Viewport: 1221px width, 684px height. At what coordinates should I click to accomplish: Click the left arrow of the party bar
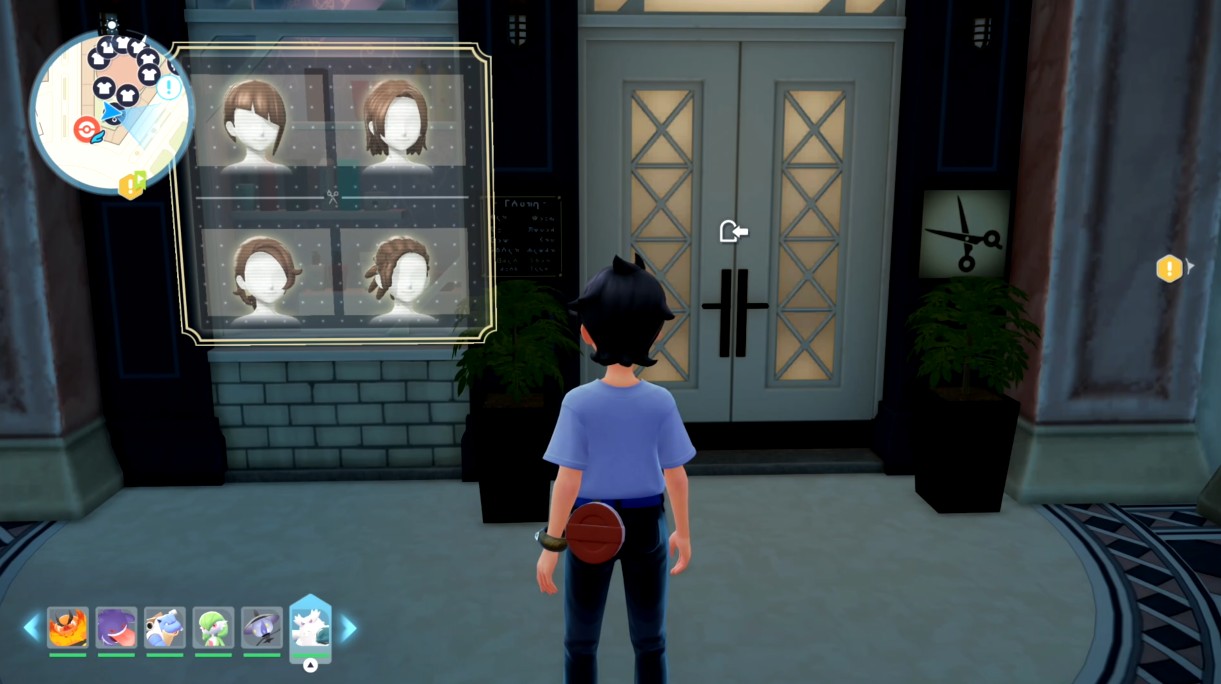31,628
